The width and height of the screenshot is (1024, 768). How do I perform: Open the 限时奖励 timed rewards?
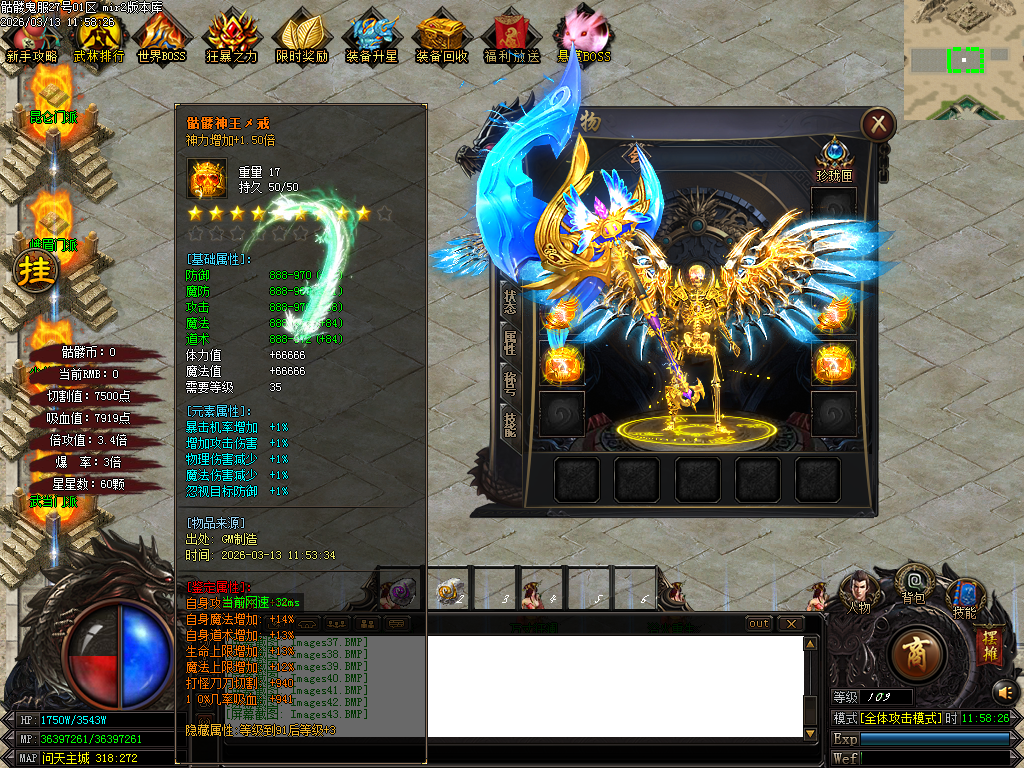[301, 40]
